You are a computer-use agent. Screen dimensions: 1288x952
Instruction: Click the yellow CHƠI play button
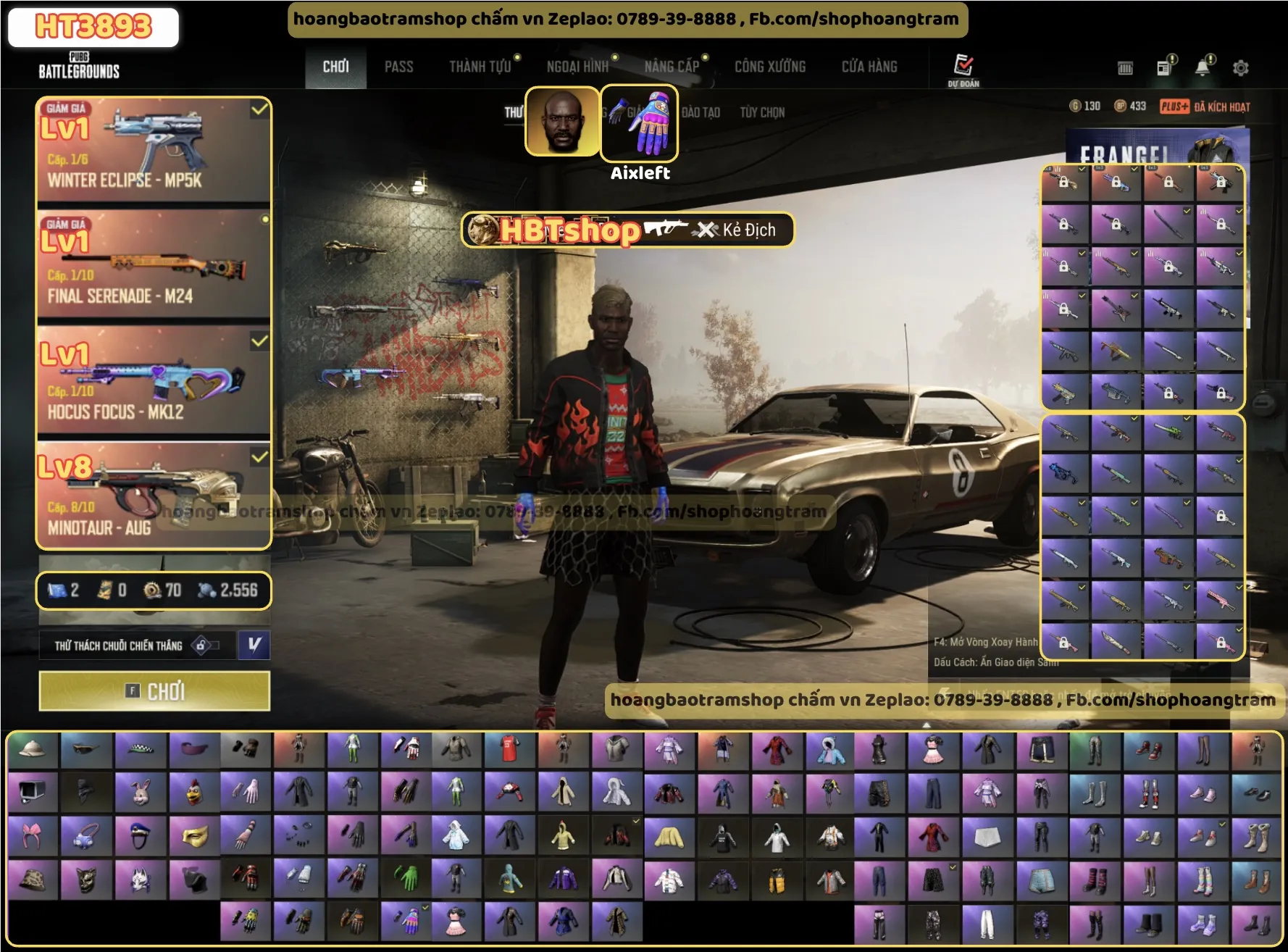(x=154, y=691)
